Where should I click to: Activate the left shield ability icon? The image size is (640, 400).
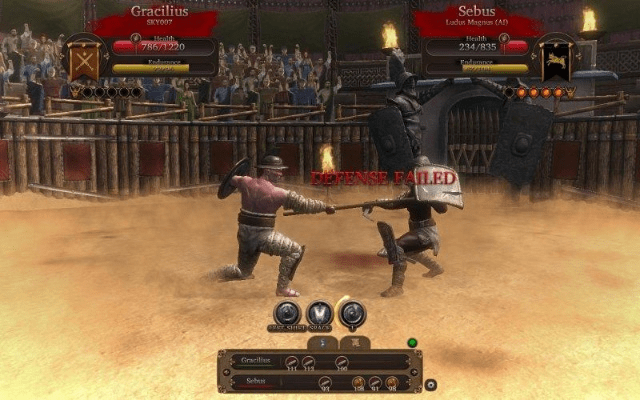[287, 313]
